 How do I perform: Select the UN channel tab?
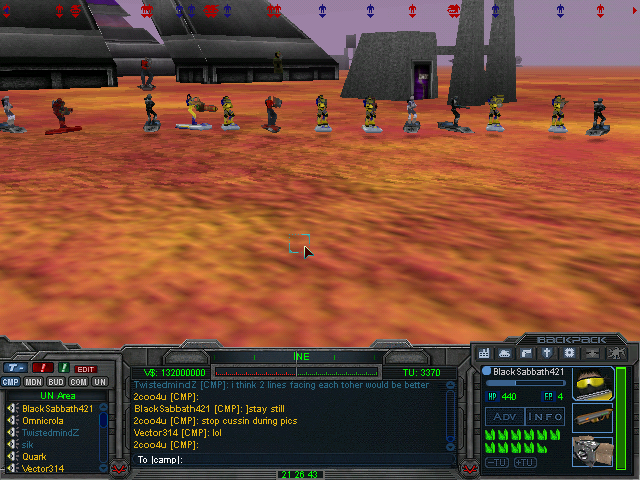tap(100, 382)
